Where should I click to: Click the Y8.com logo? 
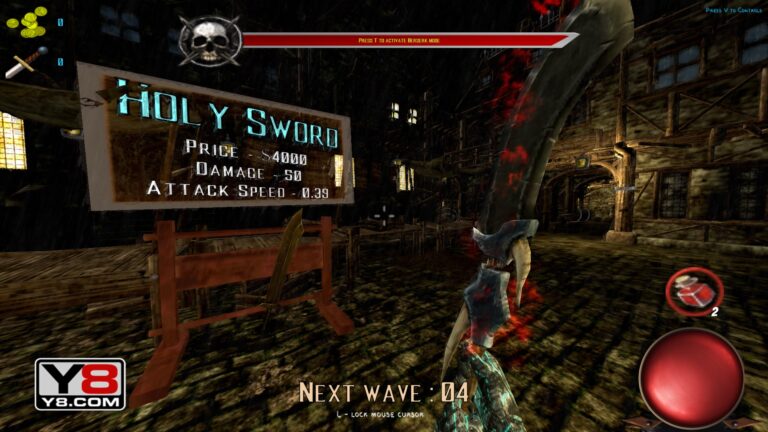(80, 385)
